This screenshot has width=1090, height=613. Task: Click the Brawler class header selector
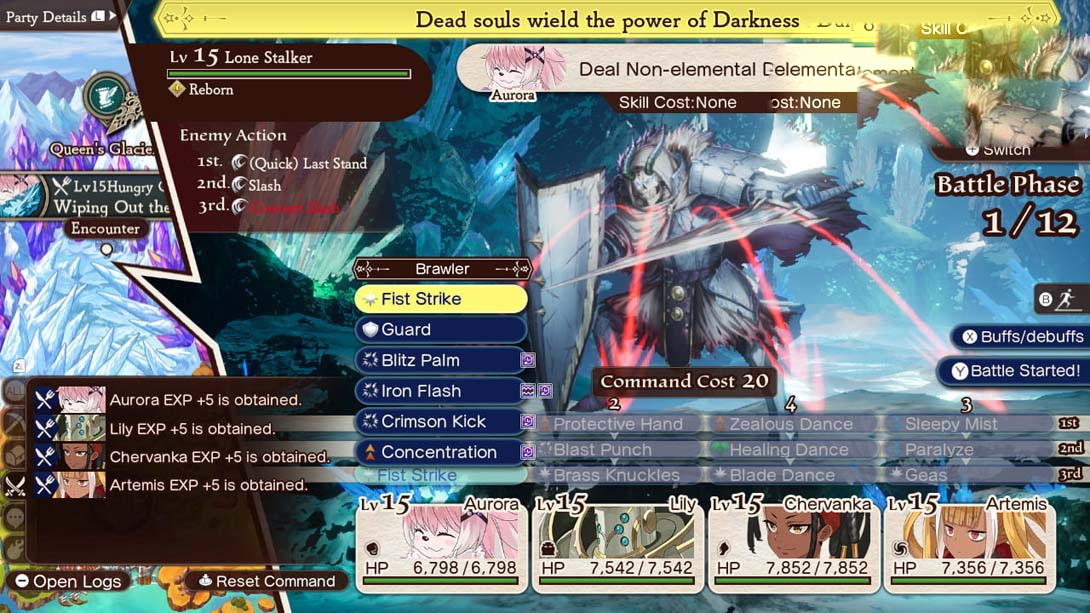[x=442, y=269]
